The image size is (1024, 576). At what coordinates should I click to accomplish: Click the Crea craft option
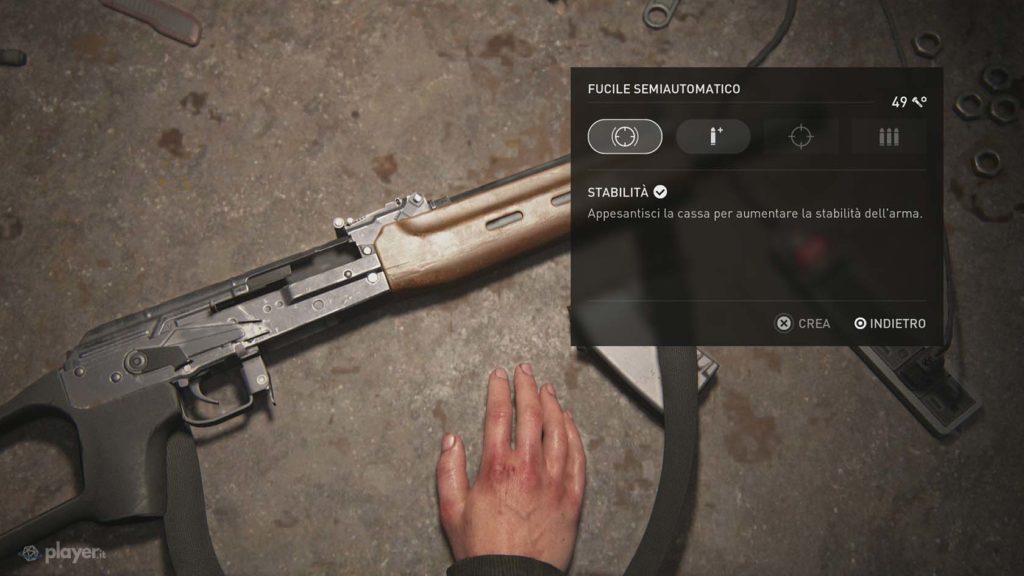[x=804, y=324]
